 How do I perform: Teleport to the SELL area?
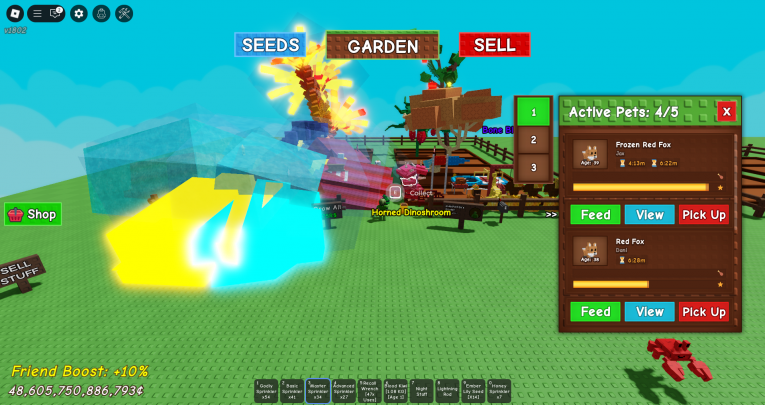click(494, 45)
